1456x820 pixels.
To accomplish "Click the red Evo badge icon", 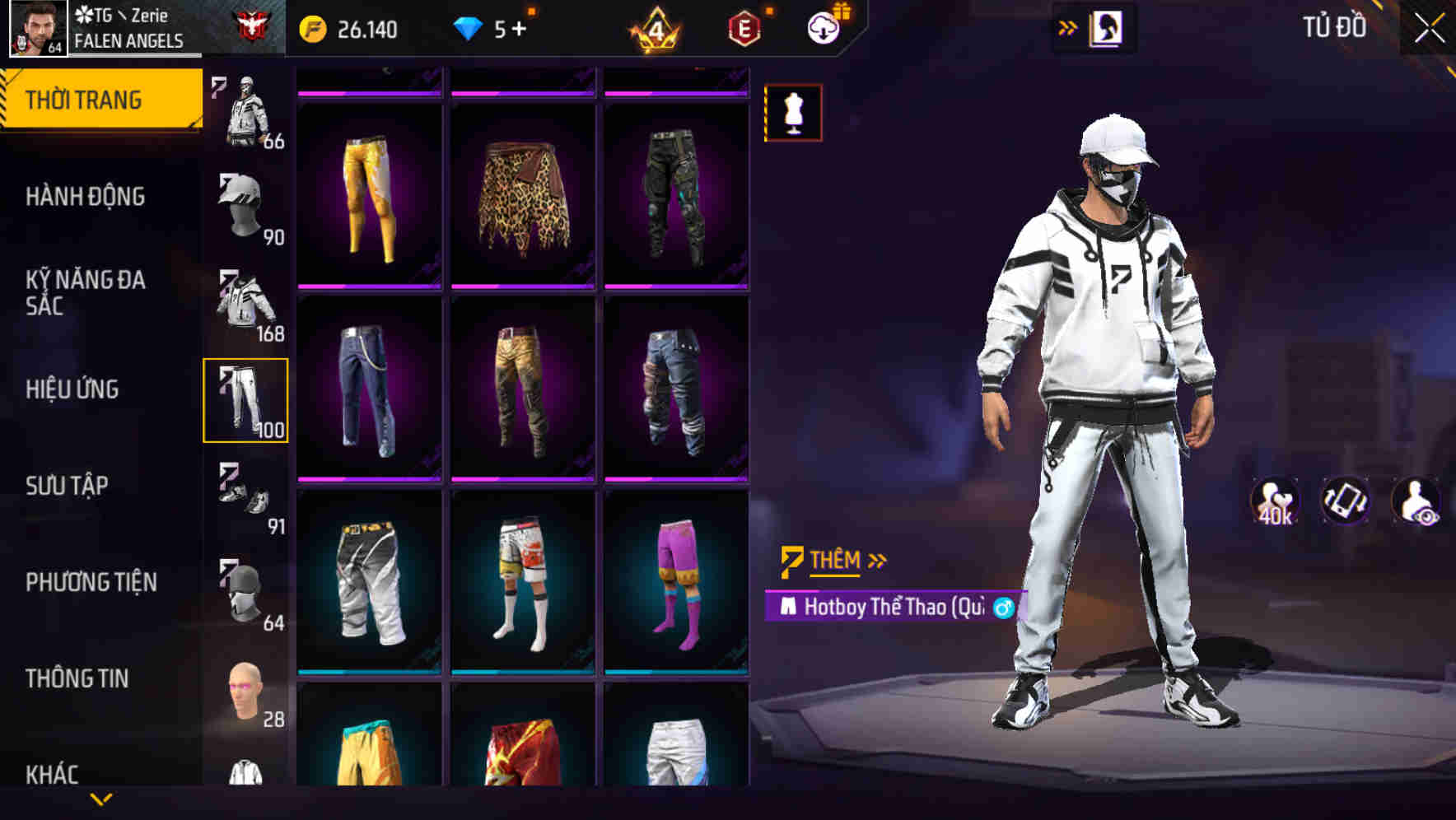I will 742,26.
